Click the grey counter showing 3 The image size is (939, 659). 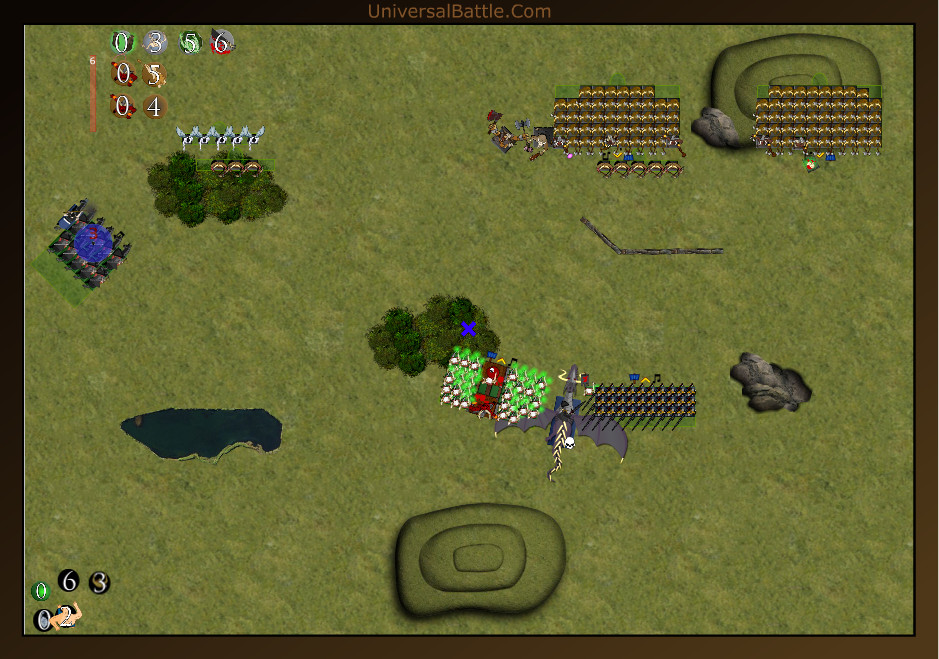point(154,42)
